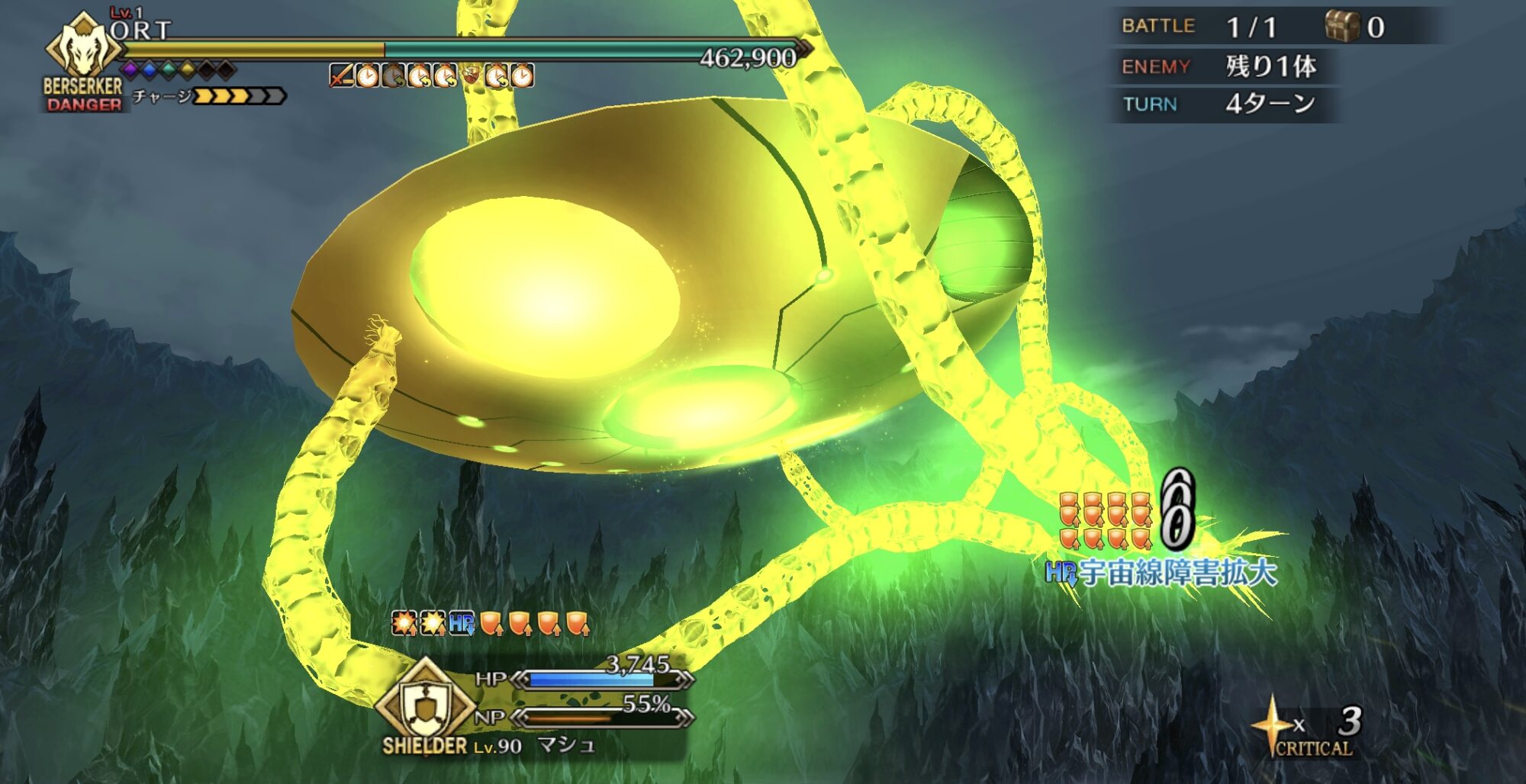Open Mash's Shielder class portrait
This screenshot has height=784, width=1526.
click(x=424, y=704)
